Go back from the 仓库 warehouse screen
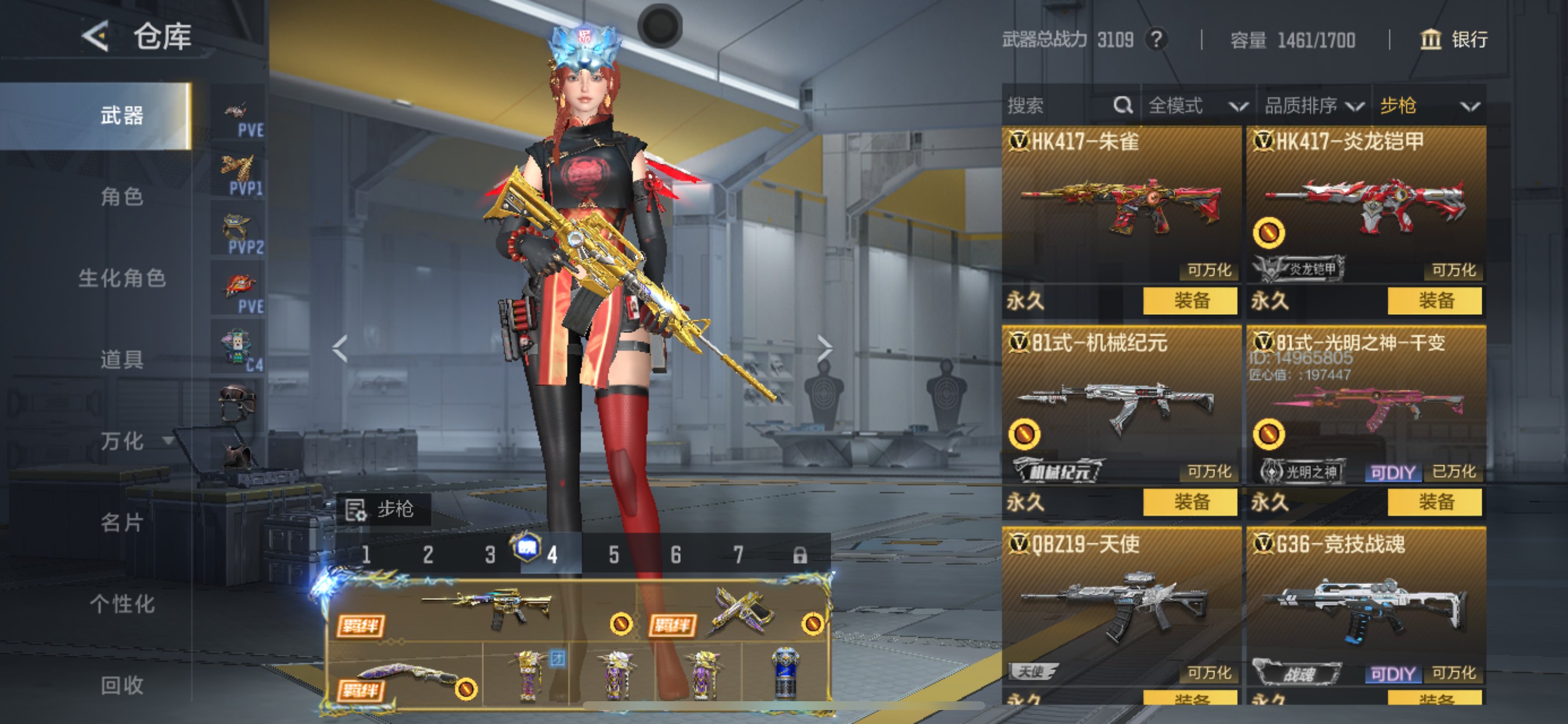1568x724 pixels. [x=96, y=36]
